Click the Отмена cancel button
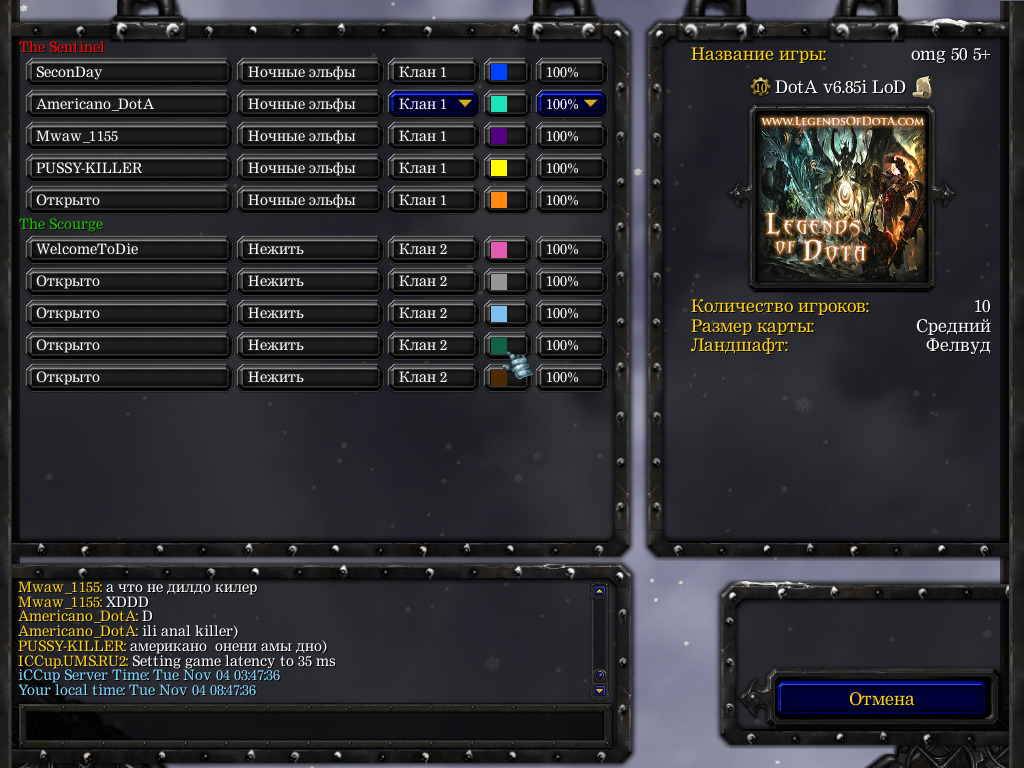The image size is (1024, 768). [x=881, y=699]
